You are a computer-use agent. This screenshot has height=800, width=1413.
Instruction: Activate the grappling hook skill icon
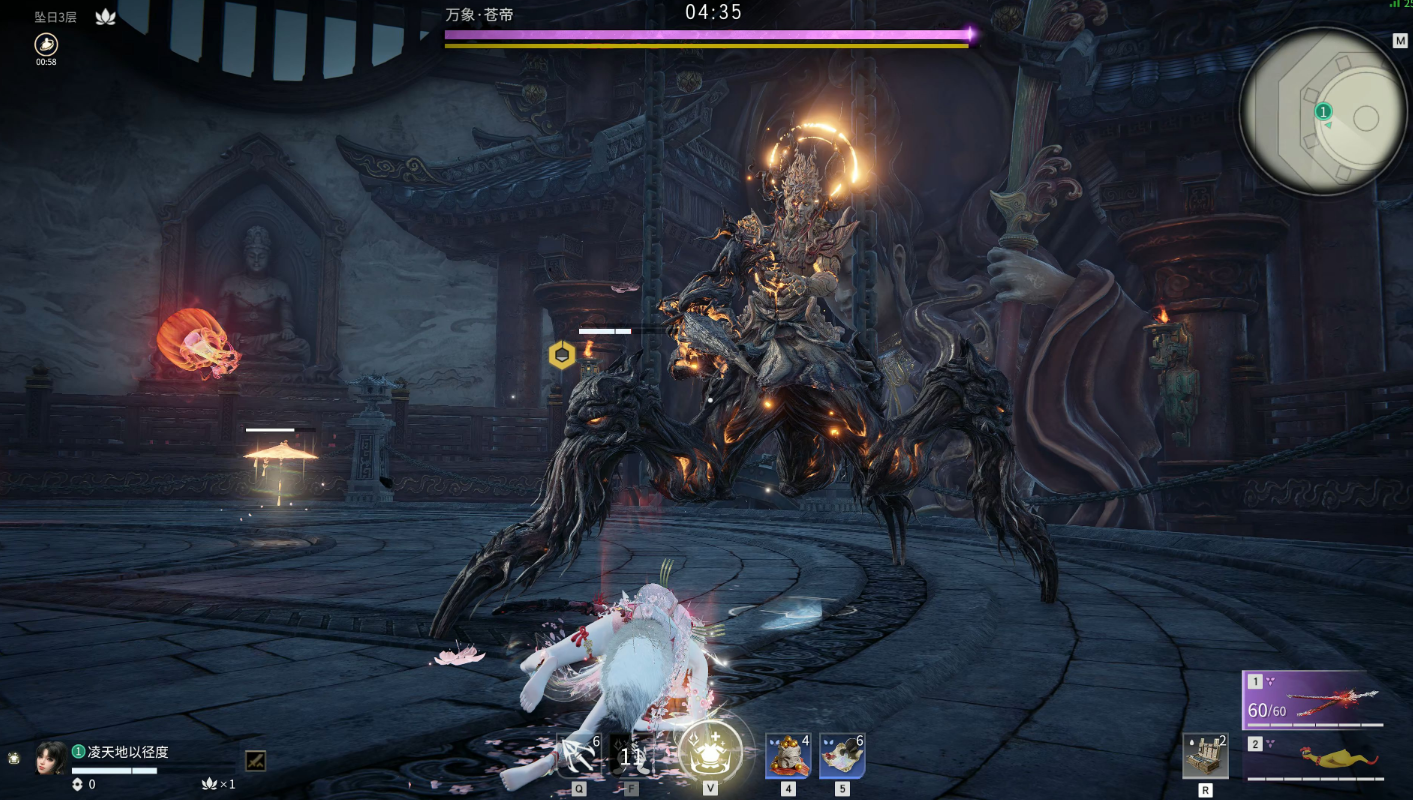(579, 757)
